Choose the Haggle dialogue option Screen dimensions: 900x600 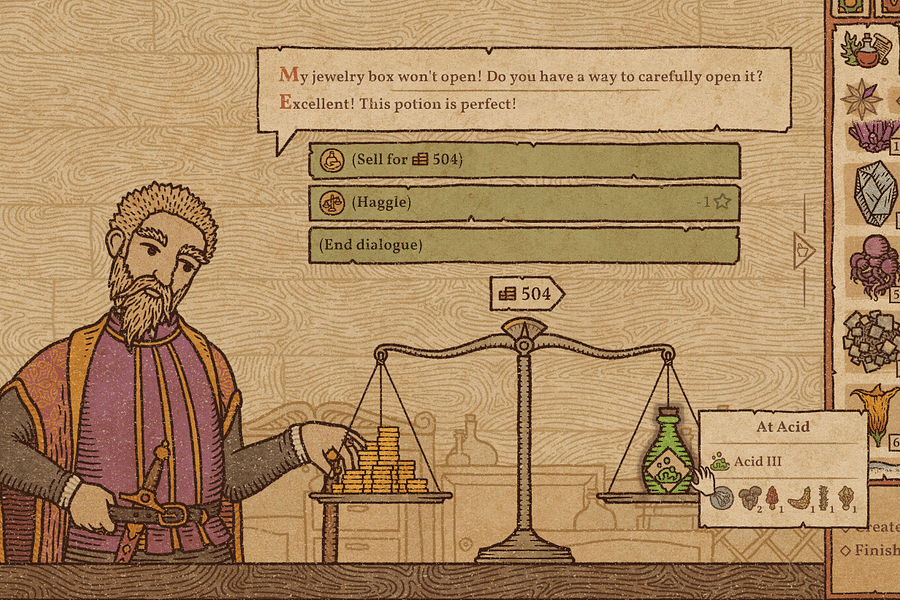[524, 203]
